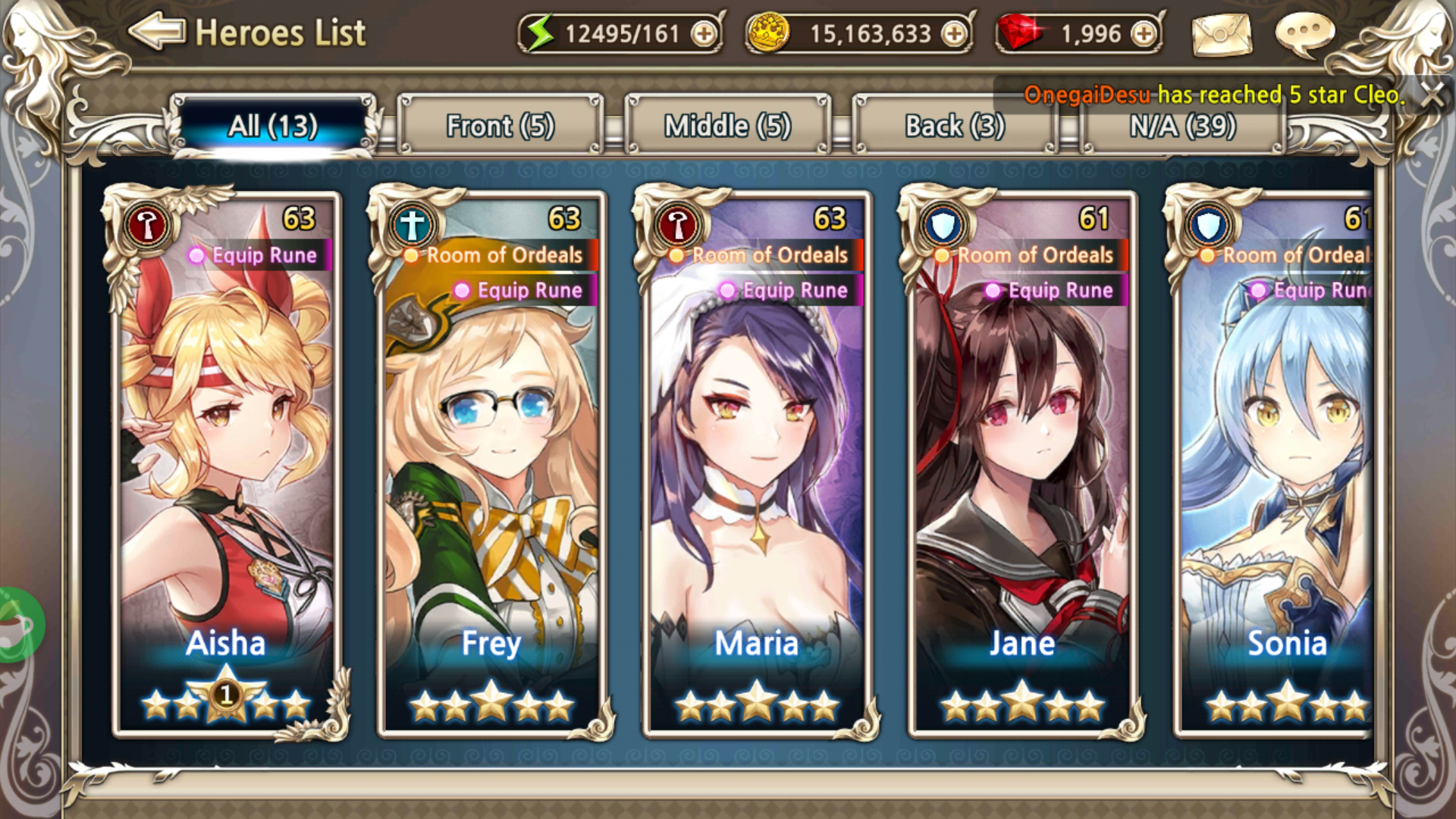Open the mail envelope
Image resolution: width=1456 pixels, height=819 pixels.
1222,34
